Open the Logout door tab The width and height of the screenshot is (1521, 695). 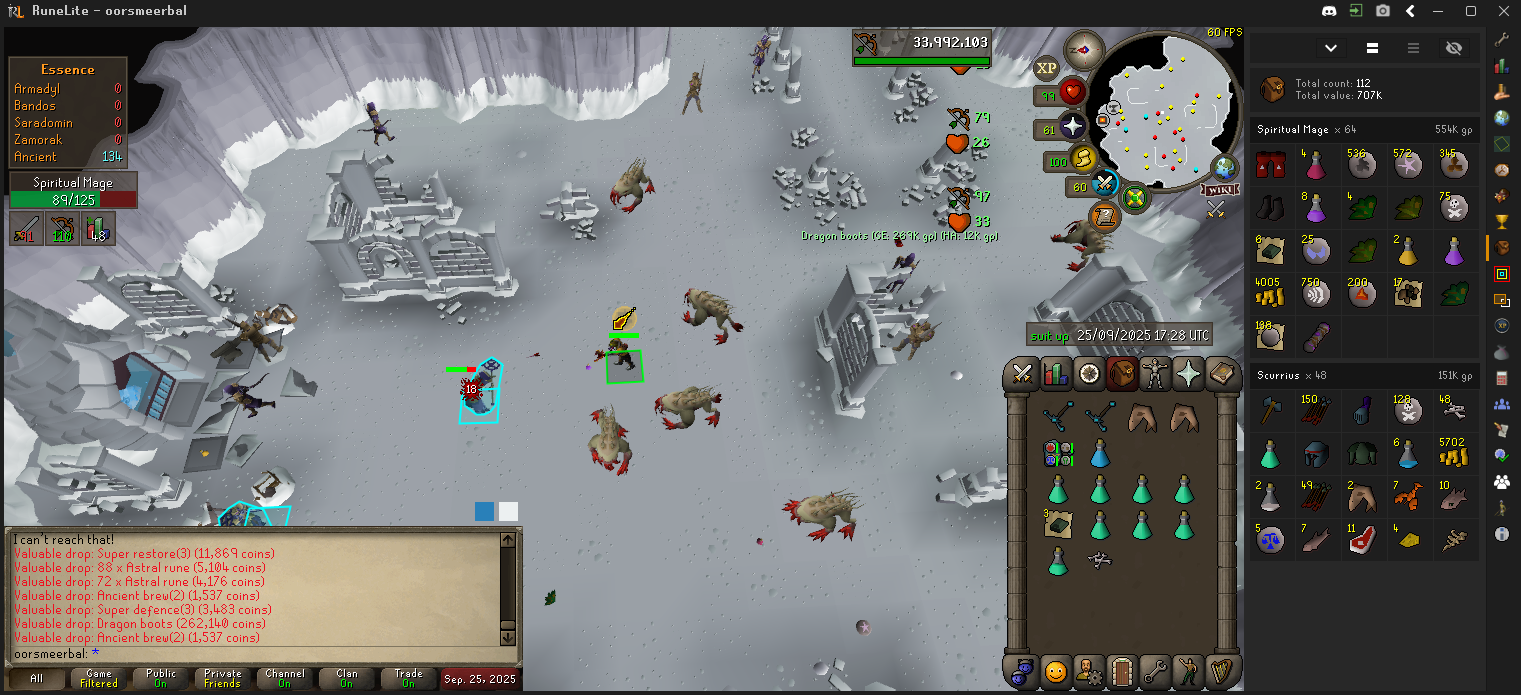pos(1122,670)
